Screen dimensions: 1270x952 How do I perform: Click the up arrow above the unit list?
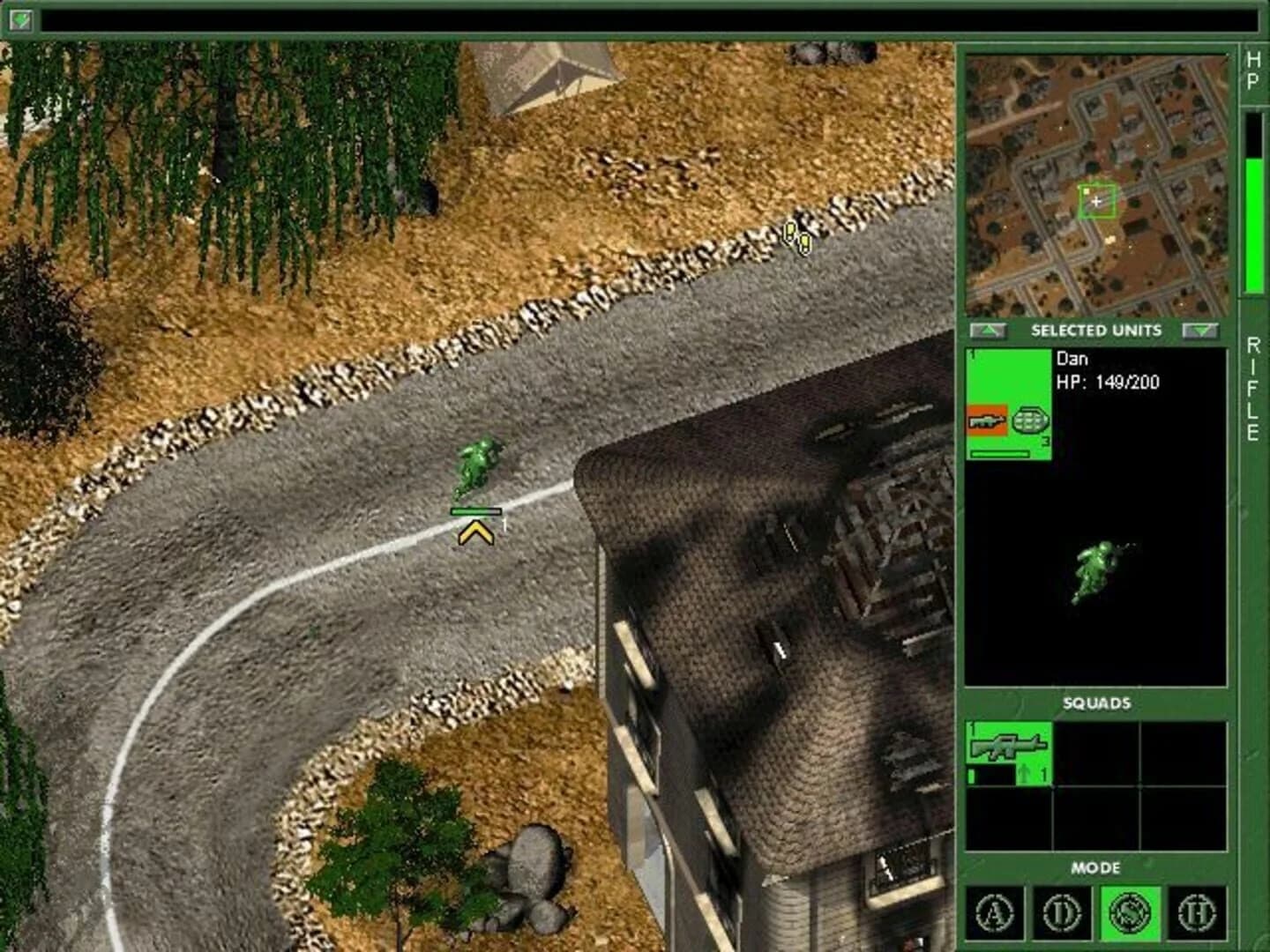(x=988, y=330)
